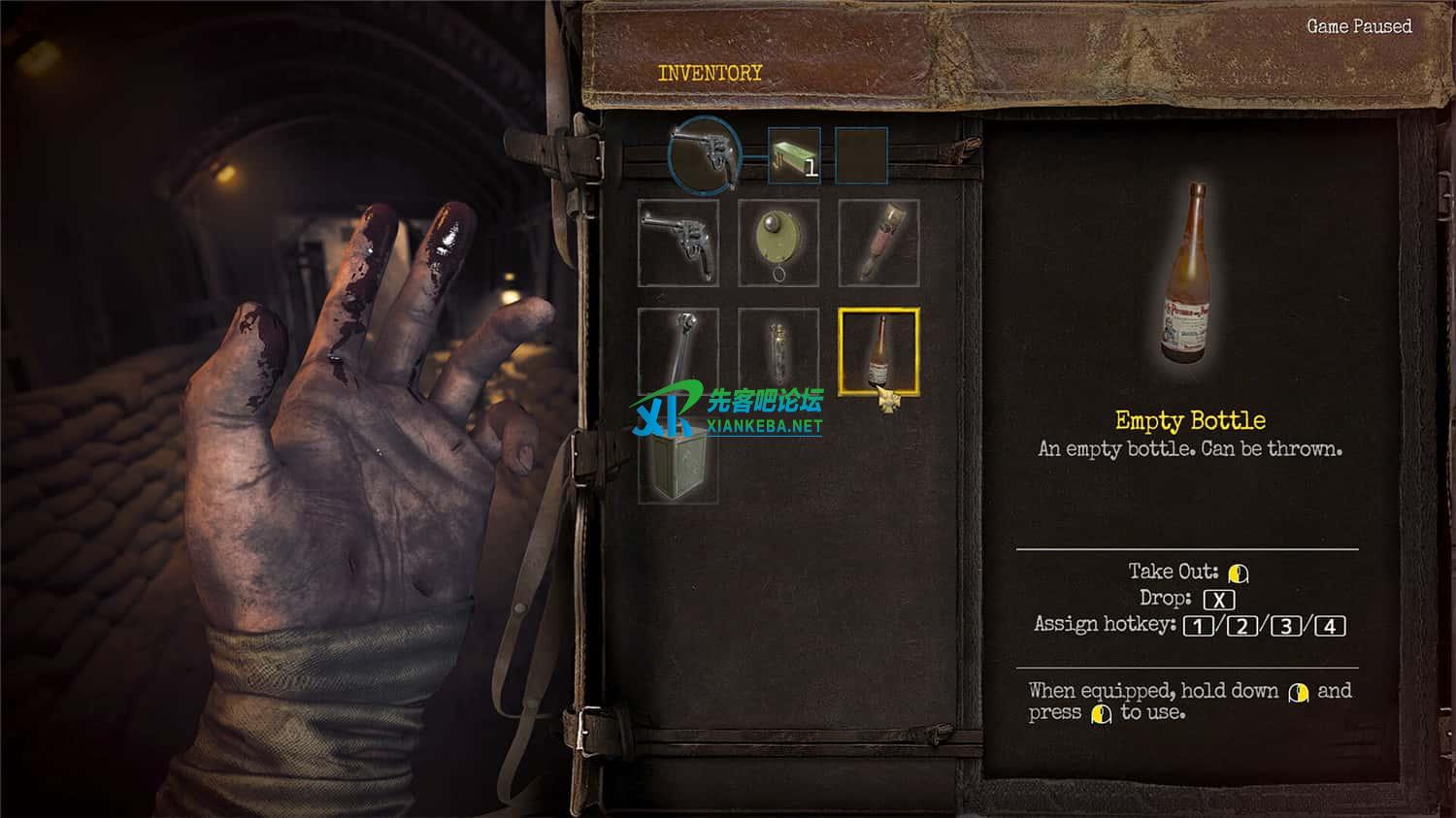Select the ammo slot showing count 1
This screenshot has width=1456, height=818.
pyautogui.click(x=794, y=155)
